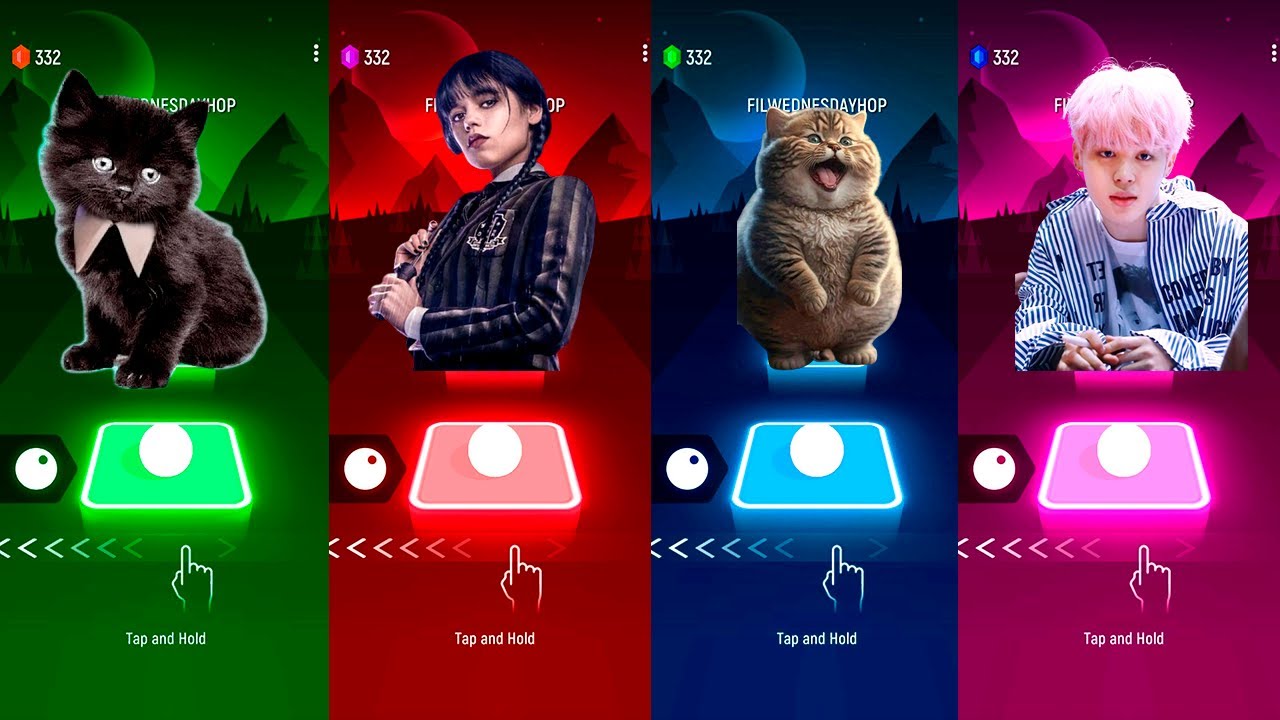
Task: Tap the glowing pink tile to start
Action: pos(1124,465)
